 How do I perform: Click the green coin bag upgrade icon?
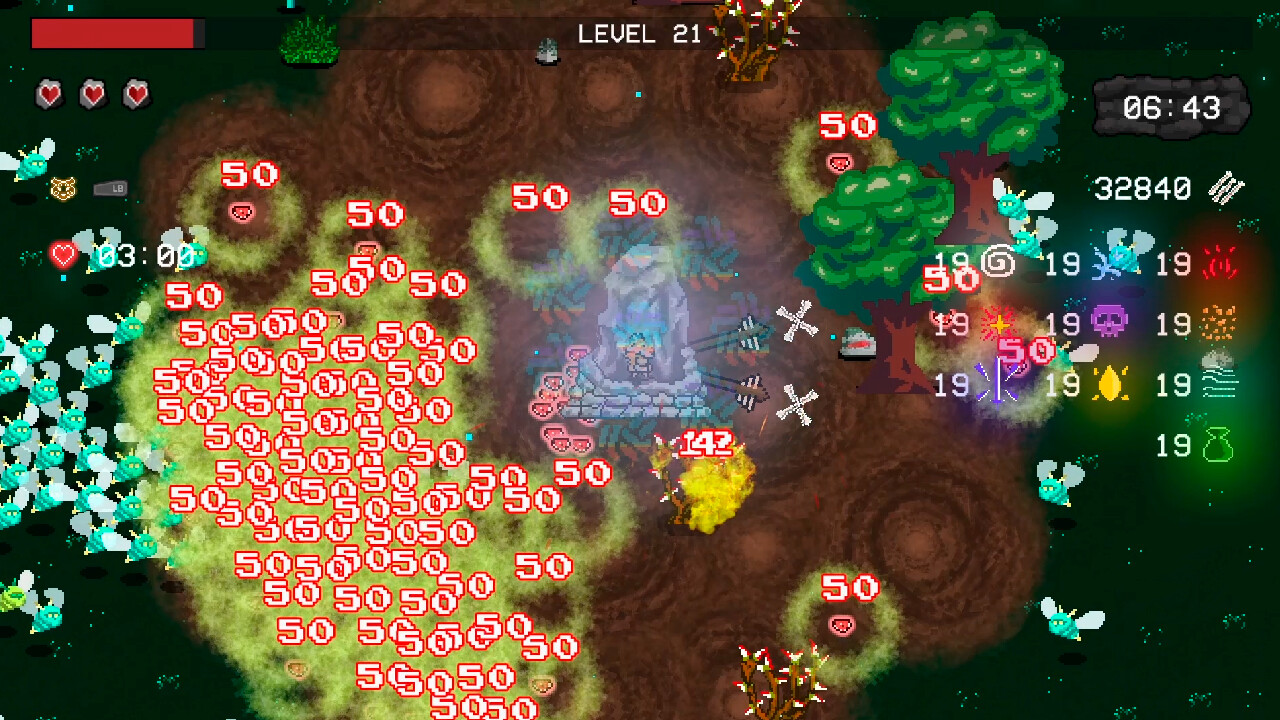pos(1219,444)
